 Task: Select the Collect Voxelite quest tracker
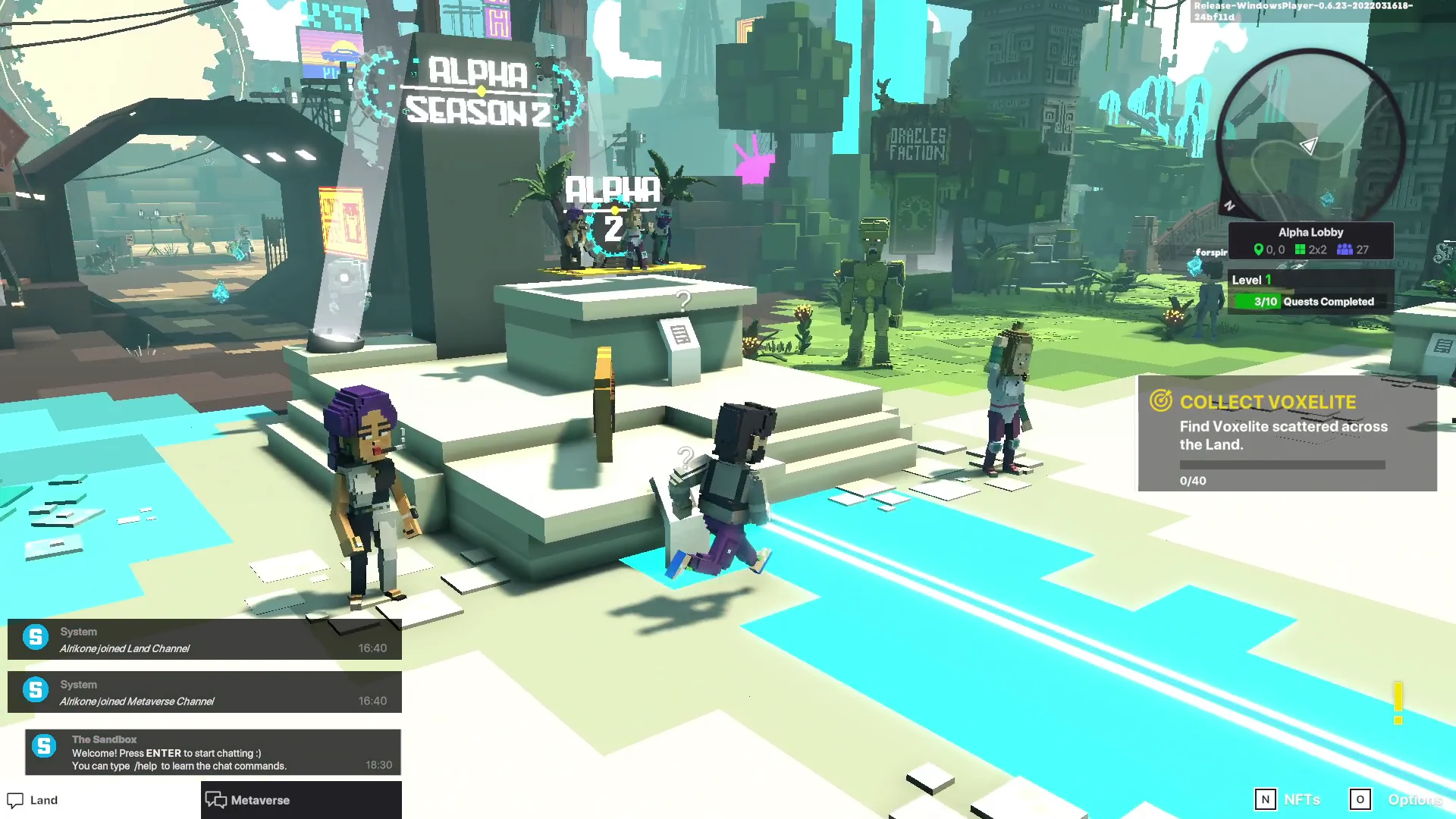point(1286,434)
